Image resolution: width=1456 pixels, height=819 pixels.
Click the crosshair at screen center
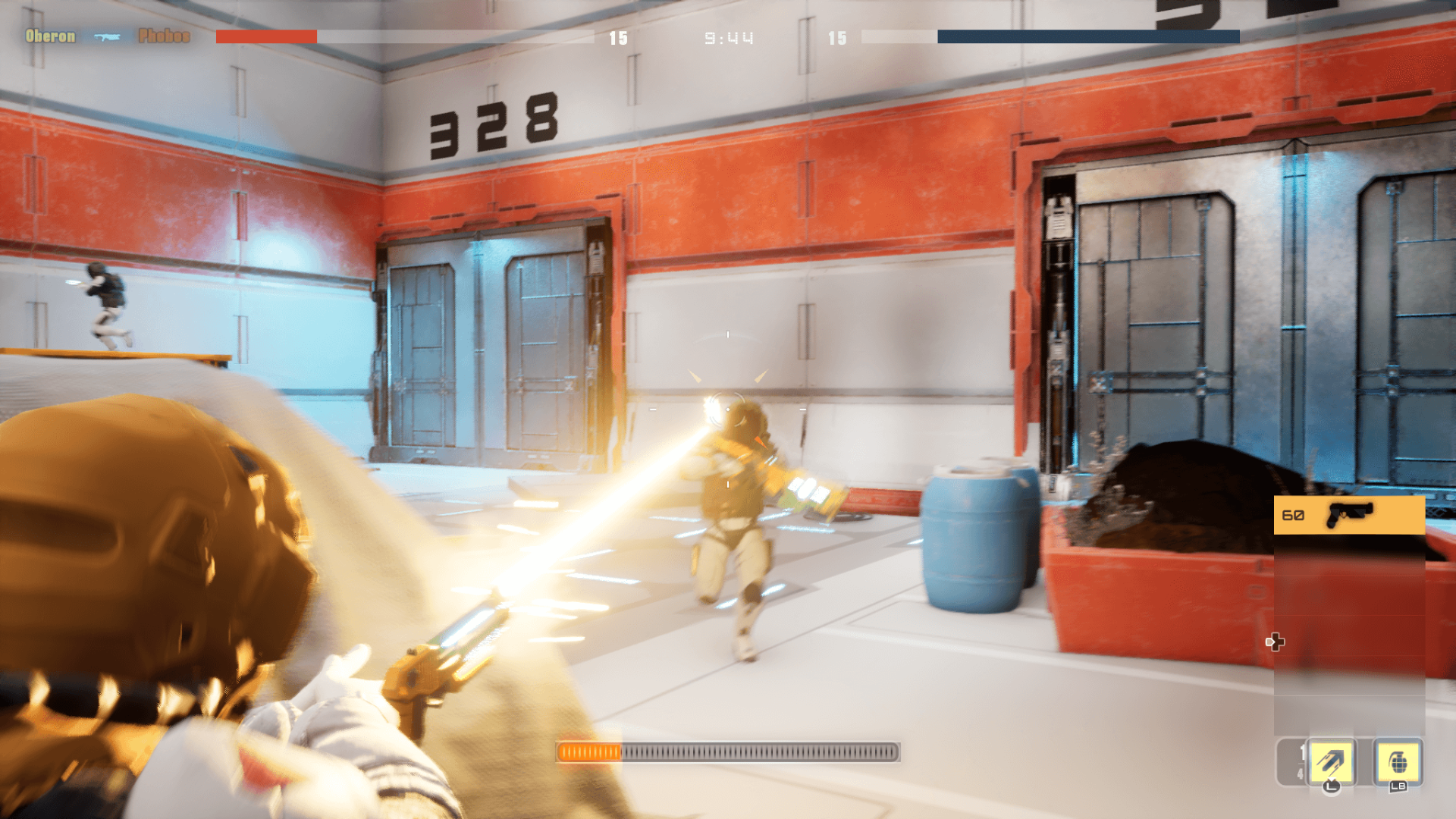click(726, 409)
